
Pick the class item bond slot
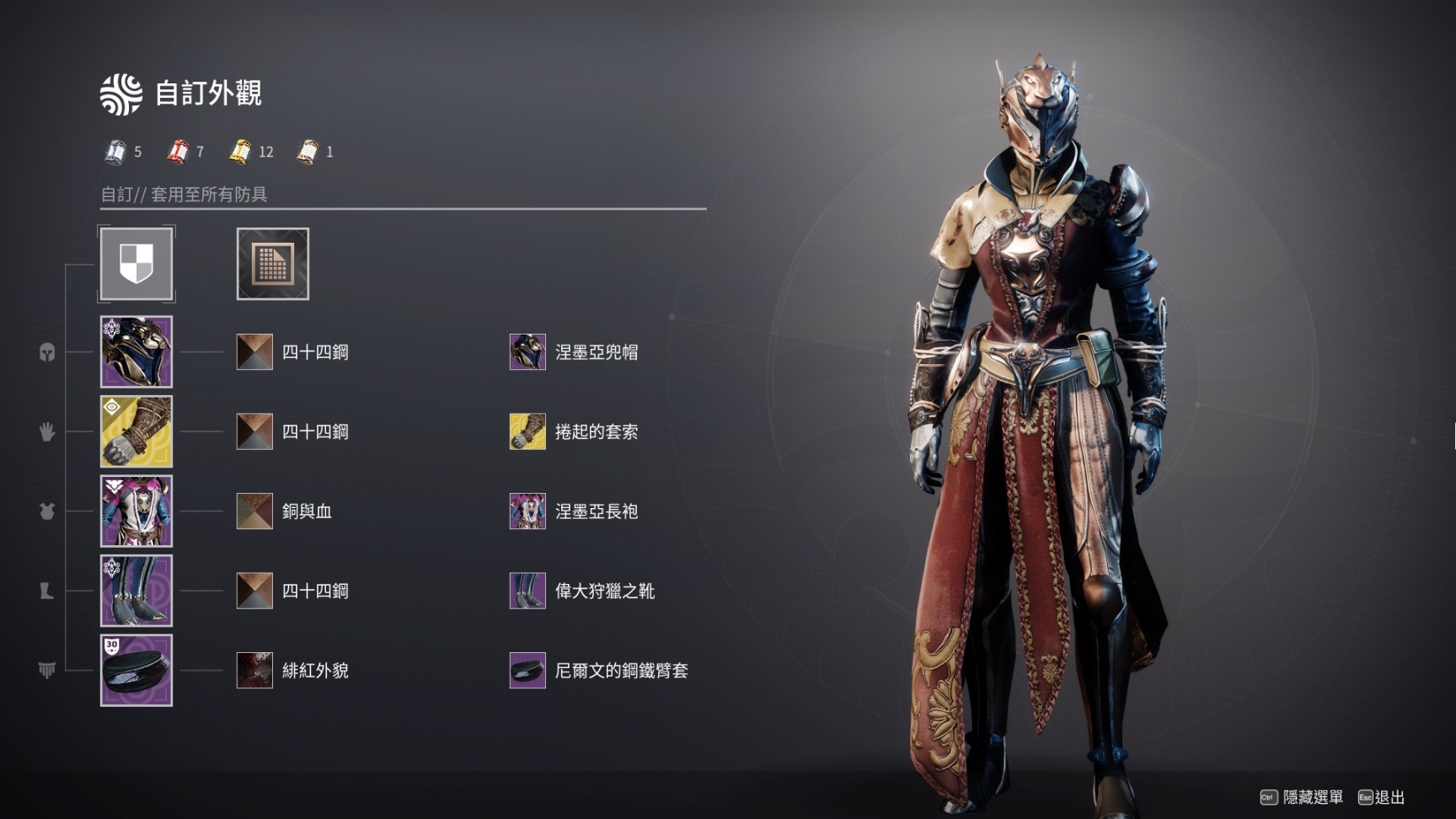136,671
